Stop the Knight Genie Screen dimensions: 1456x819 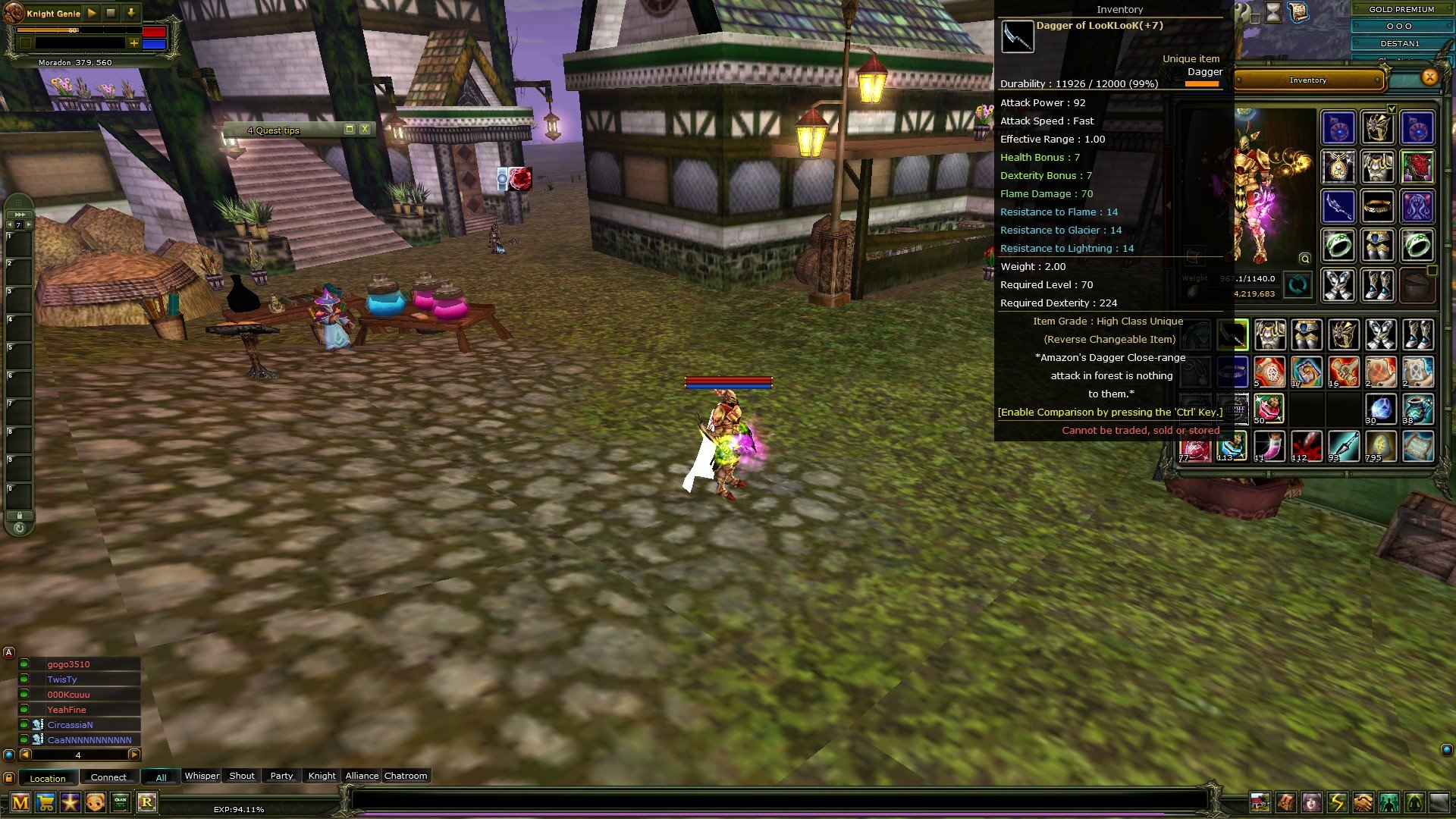111,13
